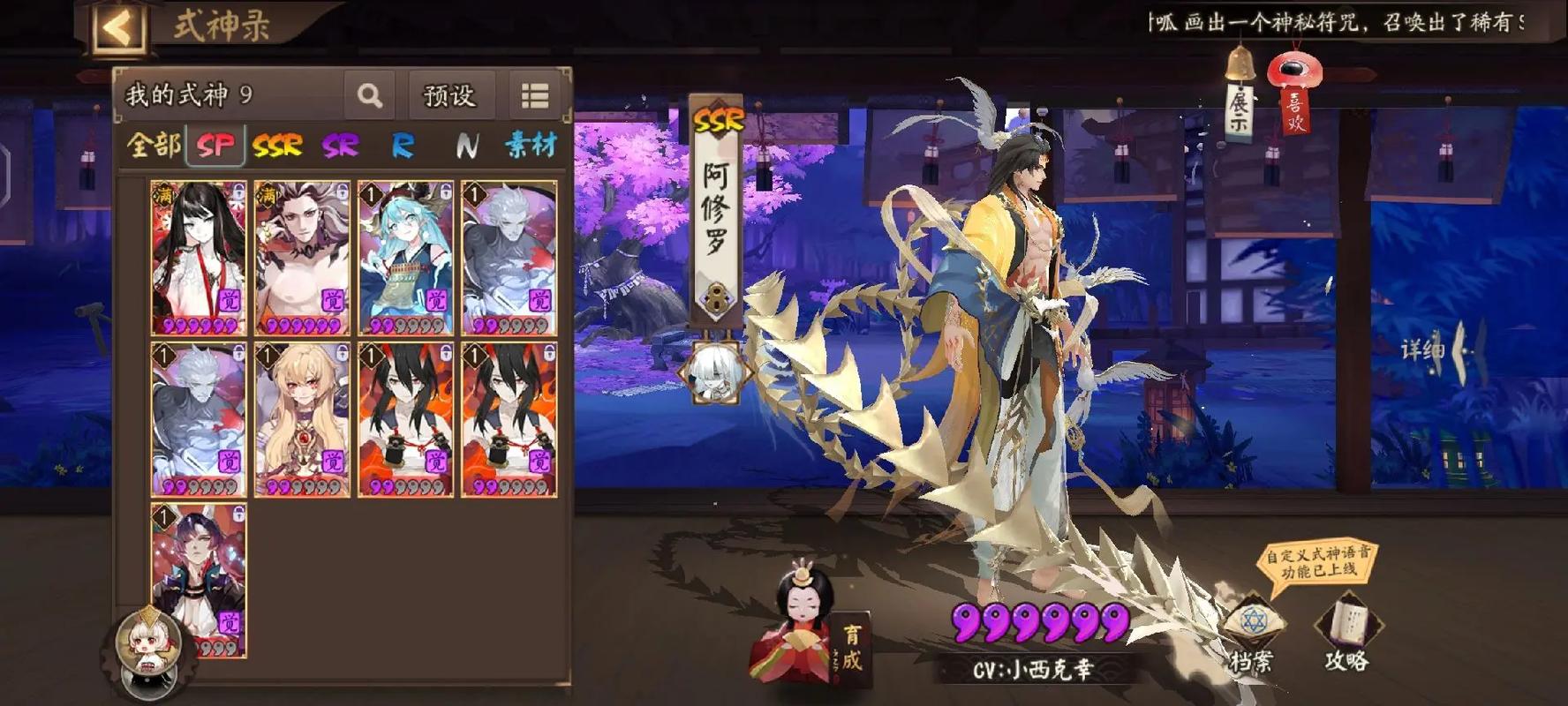Toggle the list view layout button

pos(535,95)
